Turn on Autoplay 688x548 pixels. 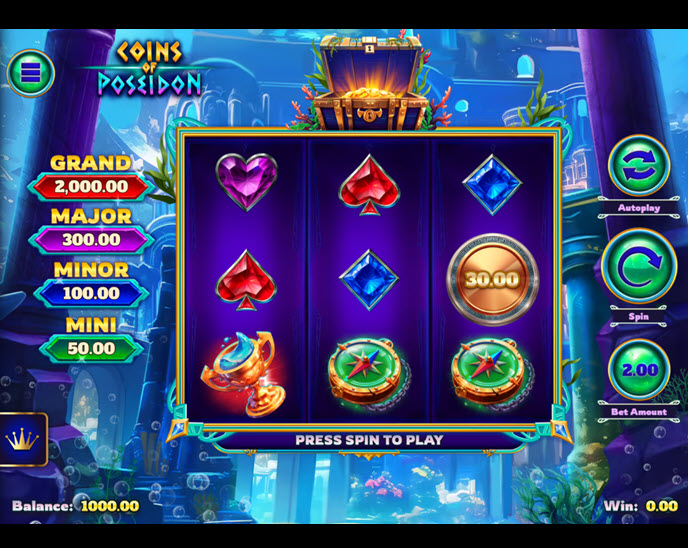639,165
